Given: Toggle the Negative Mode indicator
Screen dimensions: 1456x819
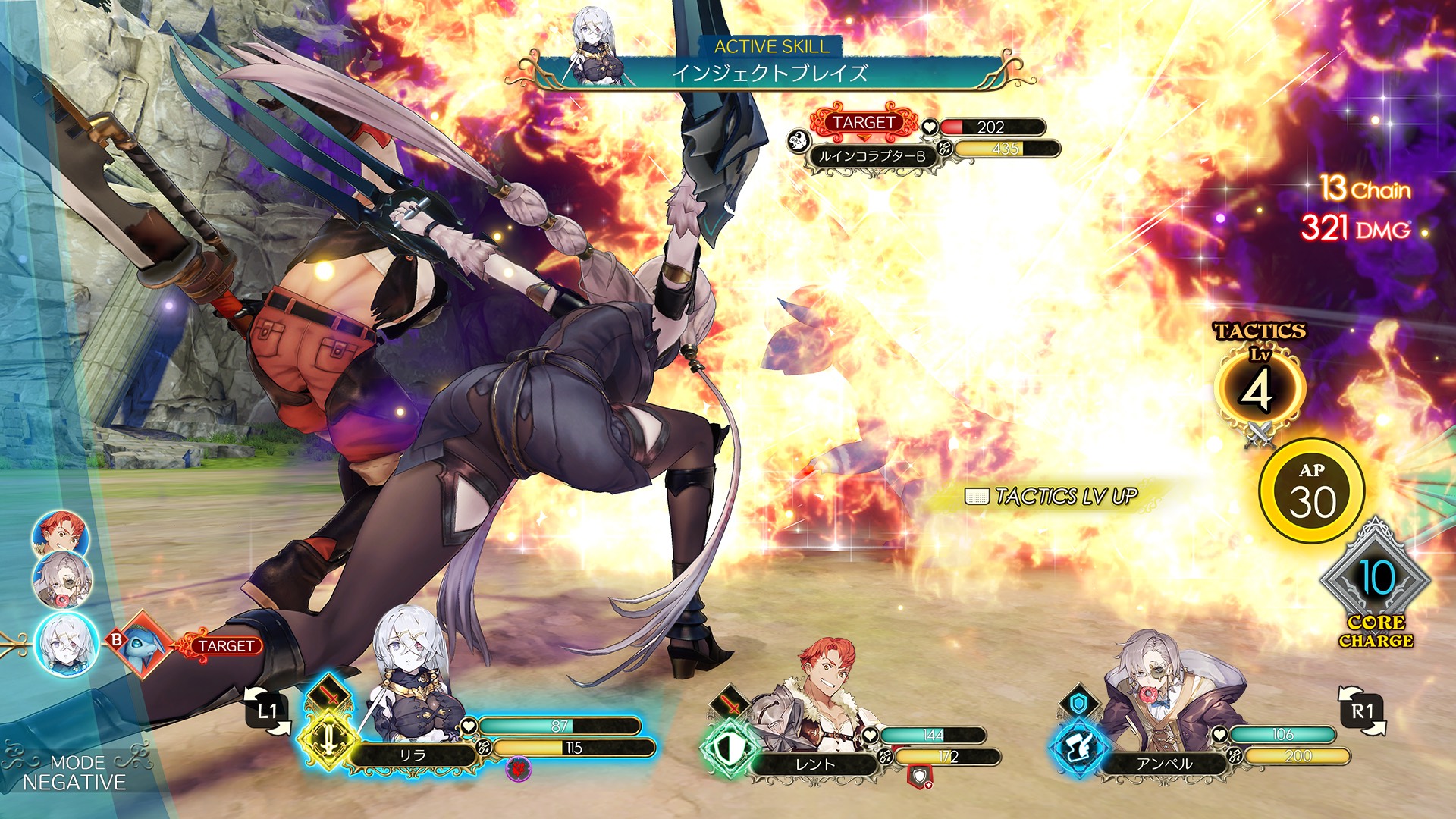Looking at the screenshot, I should 74,773.
